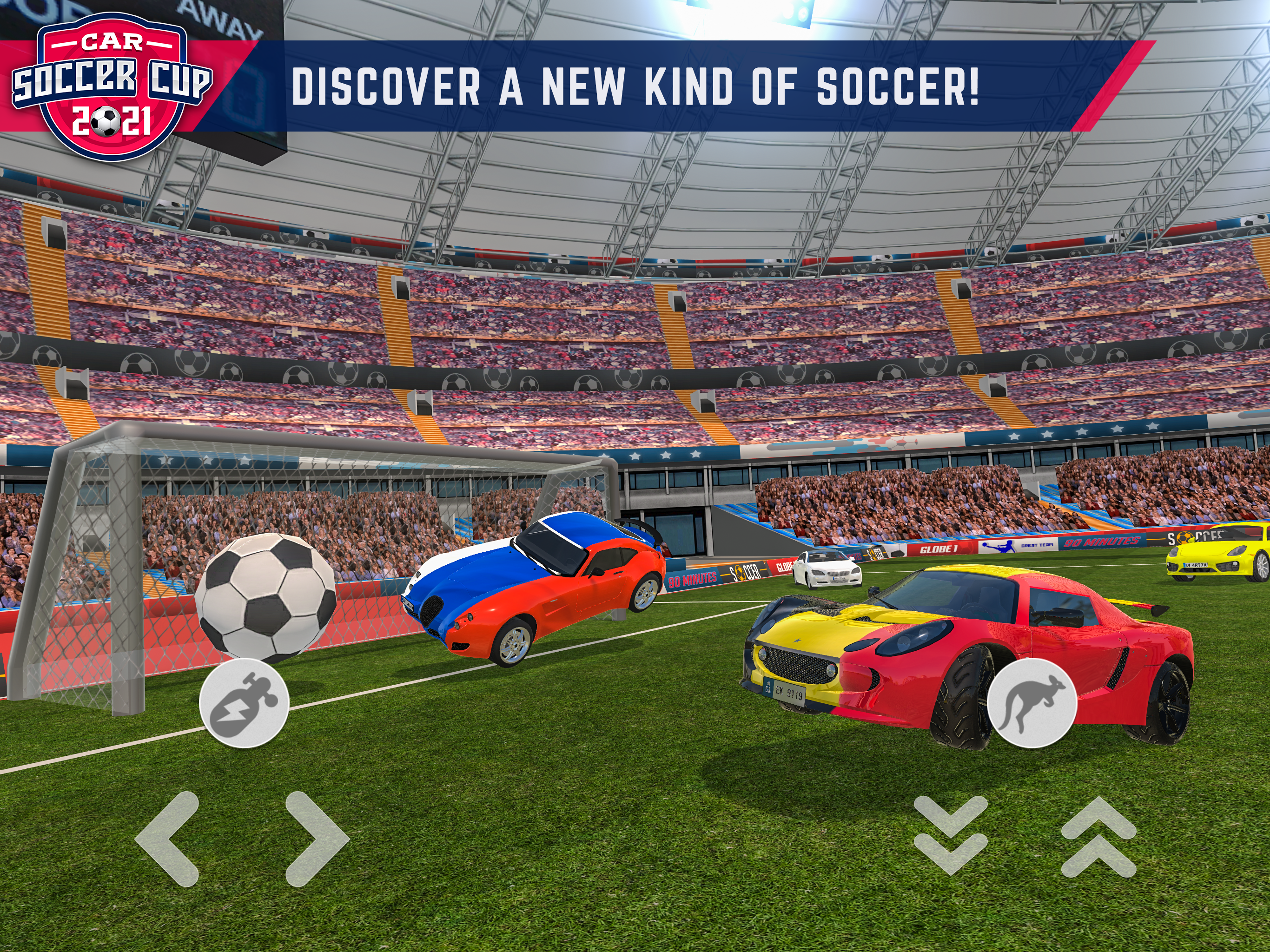Steer left with the left arrow
This screenshot has height=952, width=1270.
coord(169,839)
